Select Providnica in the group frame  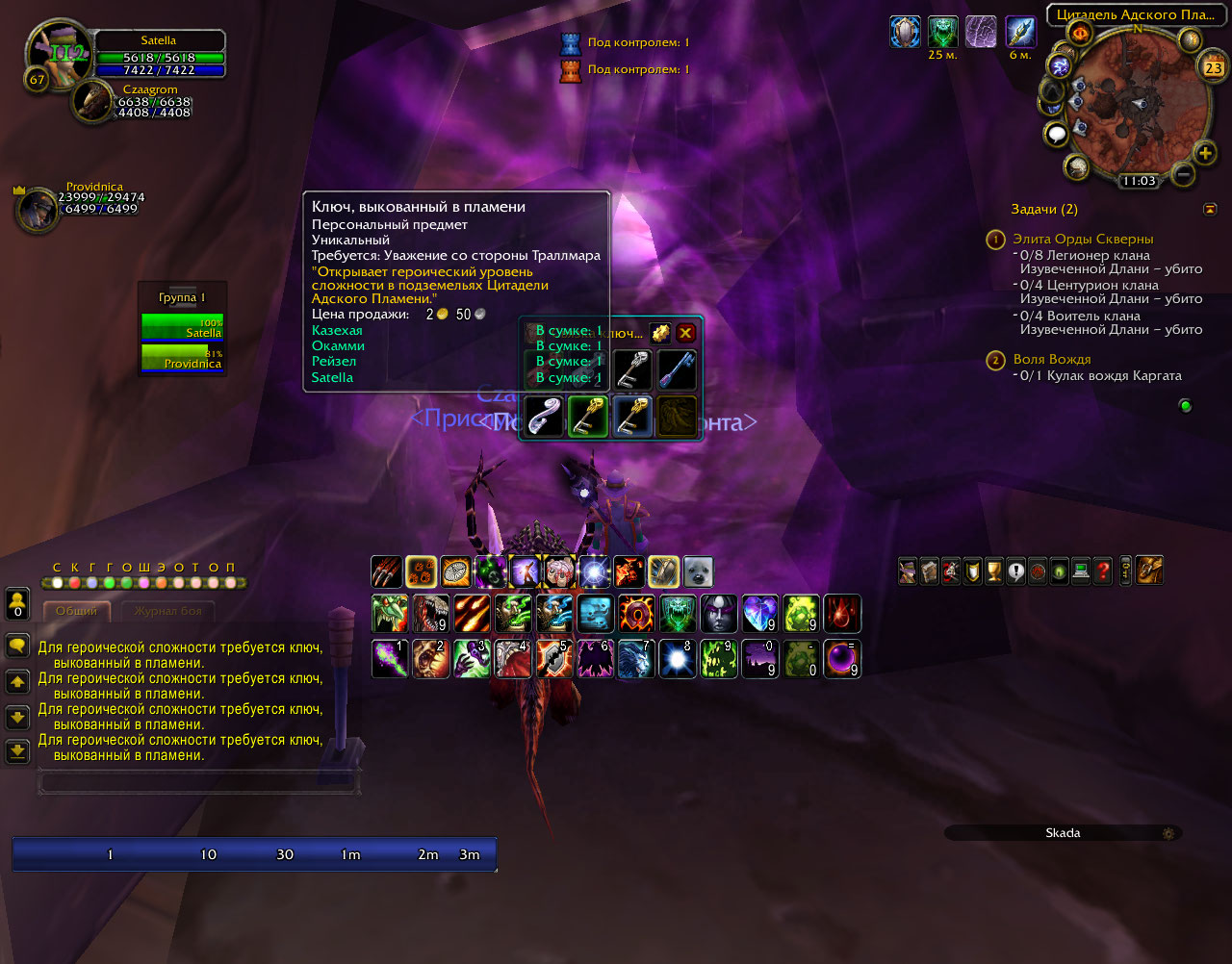(x=182, y=358)
